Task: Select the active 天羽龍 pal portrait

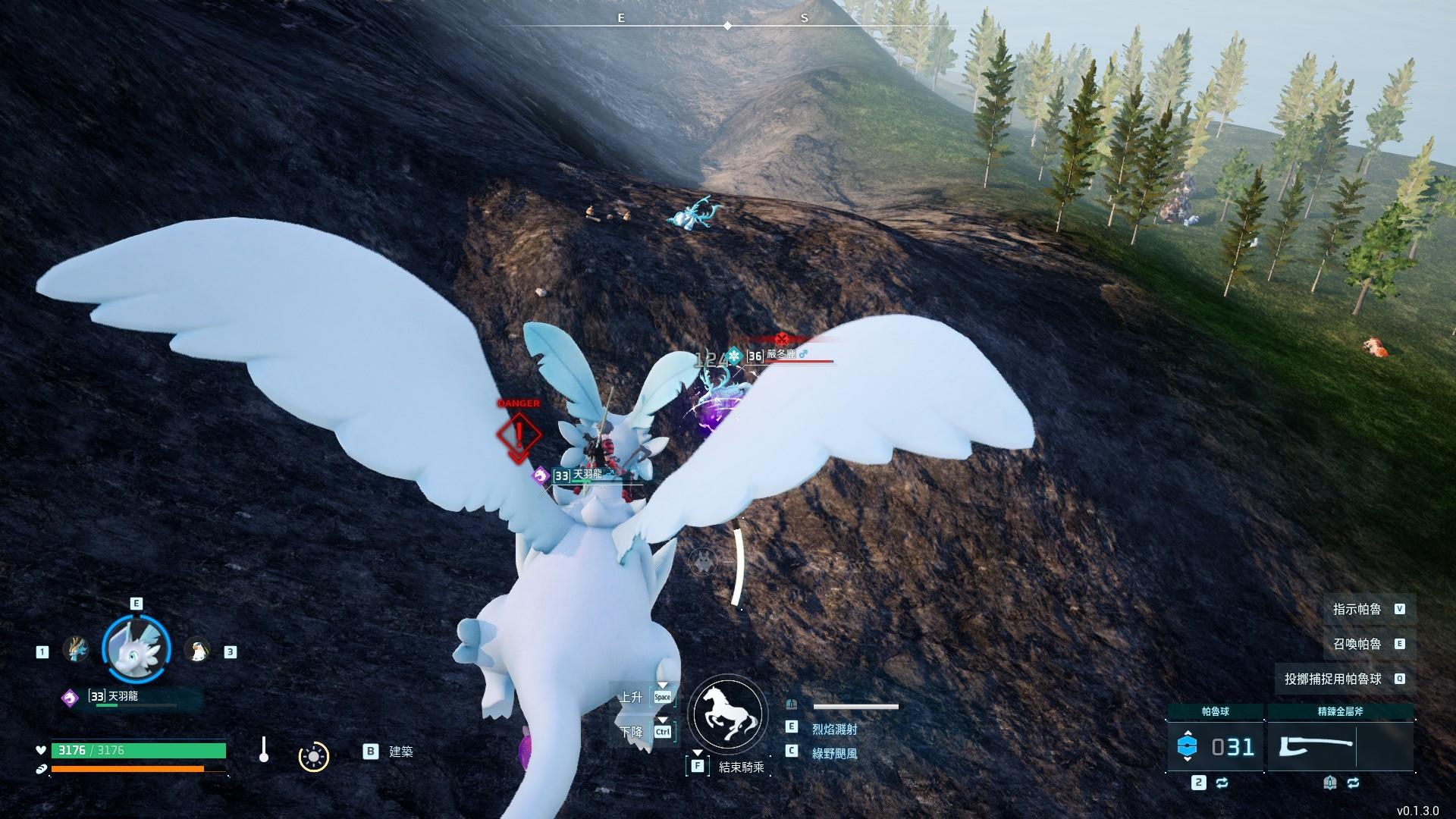Action: (x=136, y=649)
